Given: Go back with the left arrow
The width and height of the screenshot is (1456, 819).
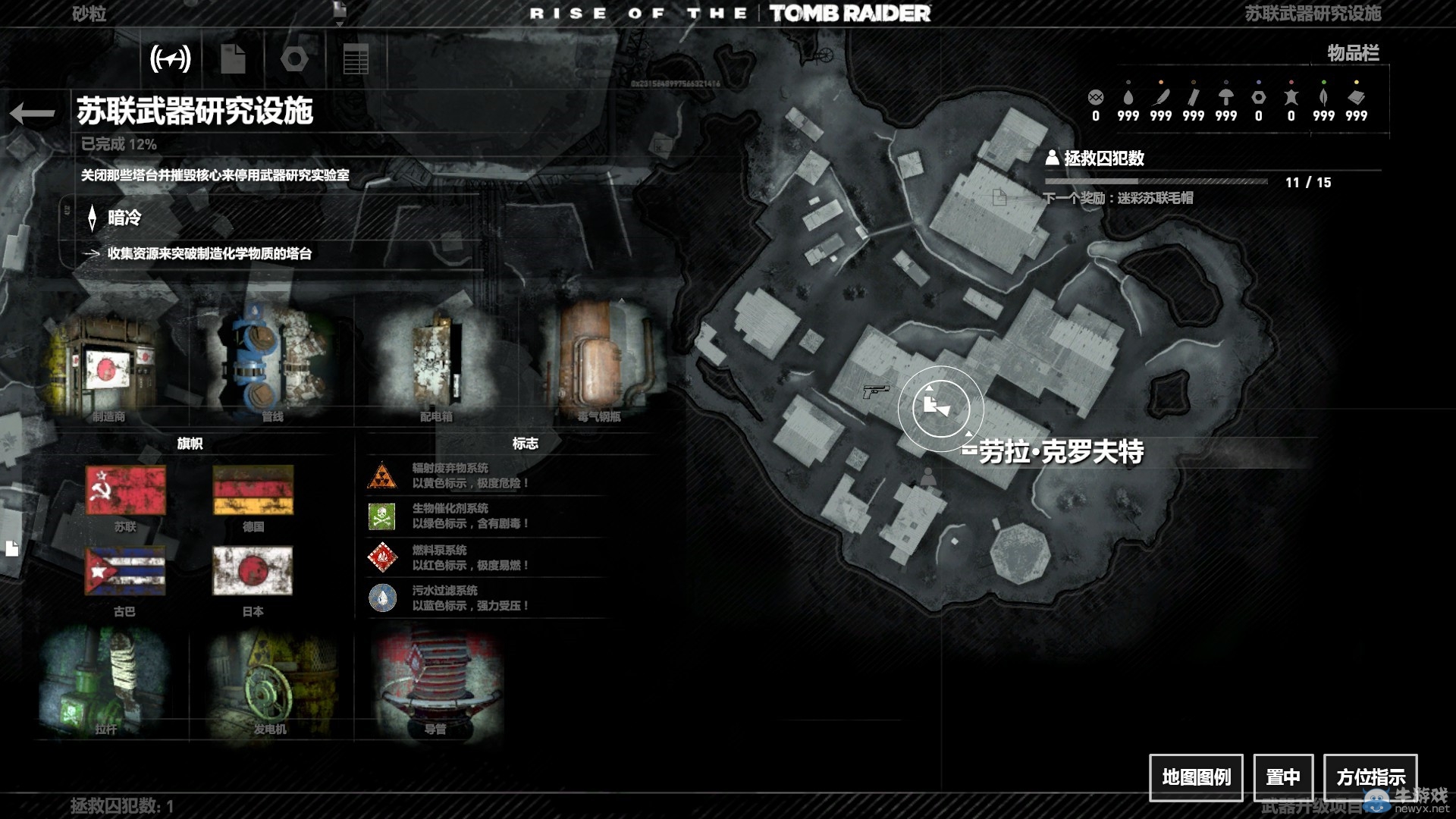Looking at the screenshot, I should (x=33, y=113).
